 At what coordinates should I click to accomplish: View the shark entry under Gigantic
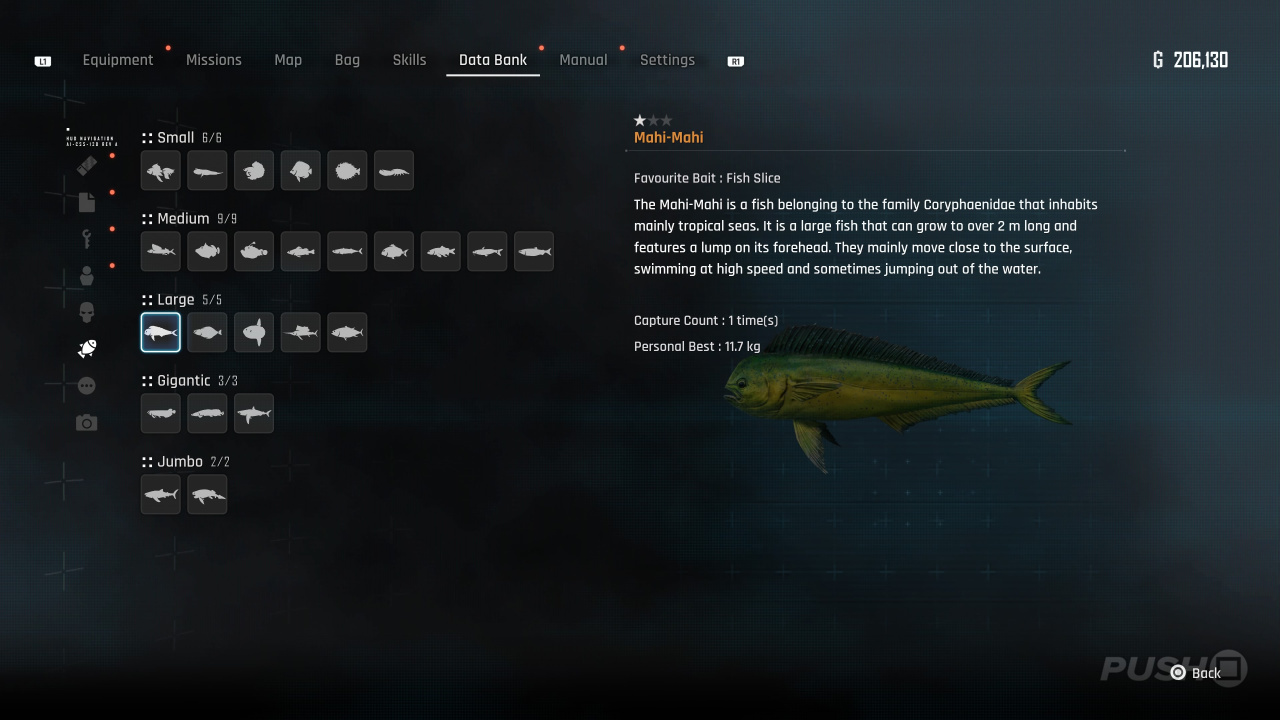point(254,414)
